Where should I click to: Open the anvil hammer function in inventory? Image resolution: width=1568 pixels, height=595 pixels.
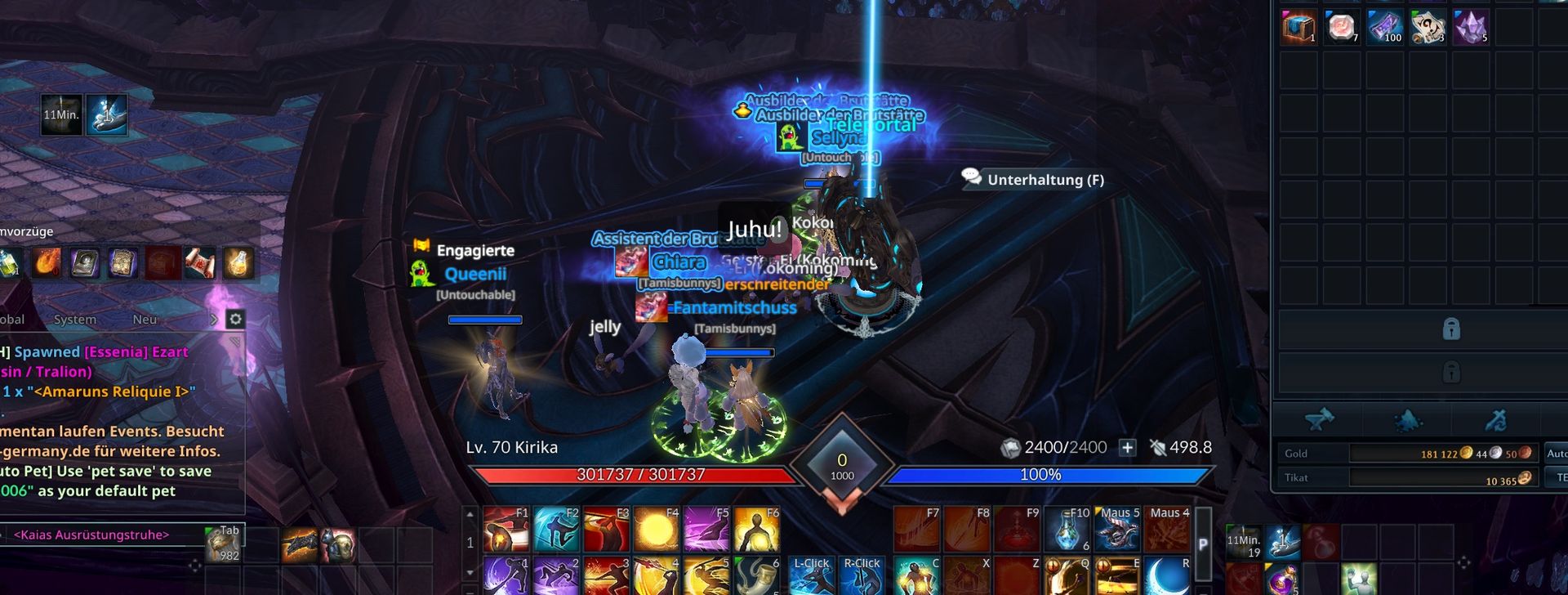pyautogui.click(x=1320, y=420)
